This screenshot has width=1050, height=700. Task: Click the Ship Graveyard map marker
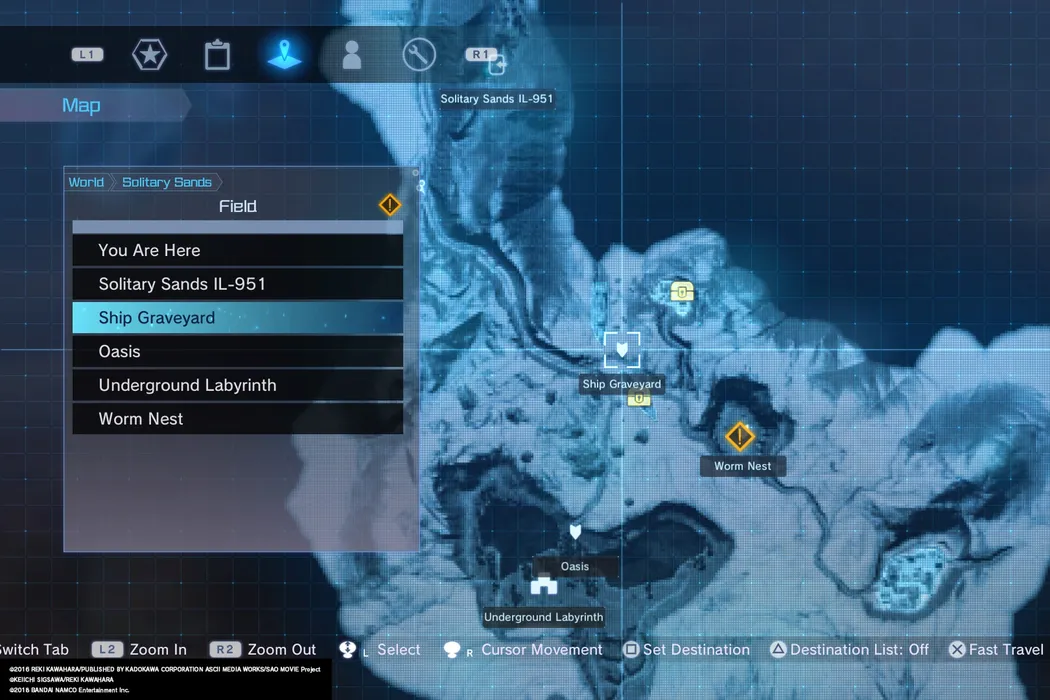pos(622,350)
